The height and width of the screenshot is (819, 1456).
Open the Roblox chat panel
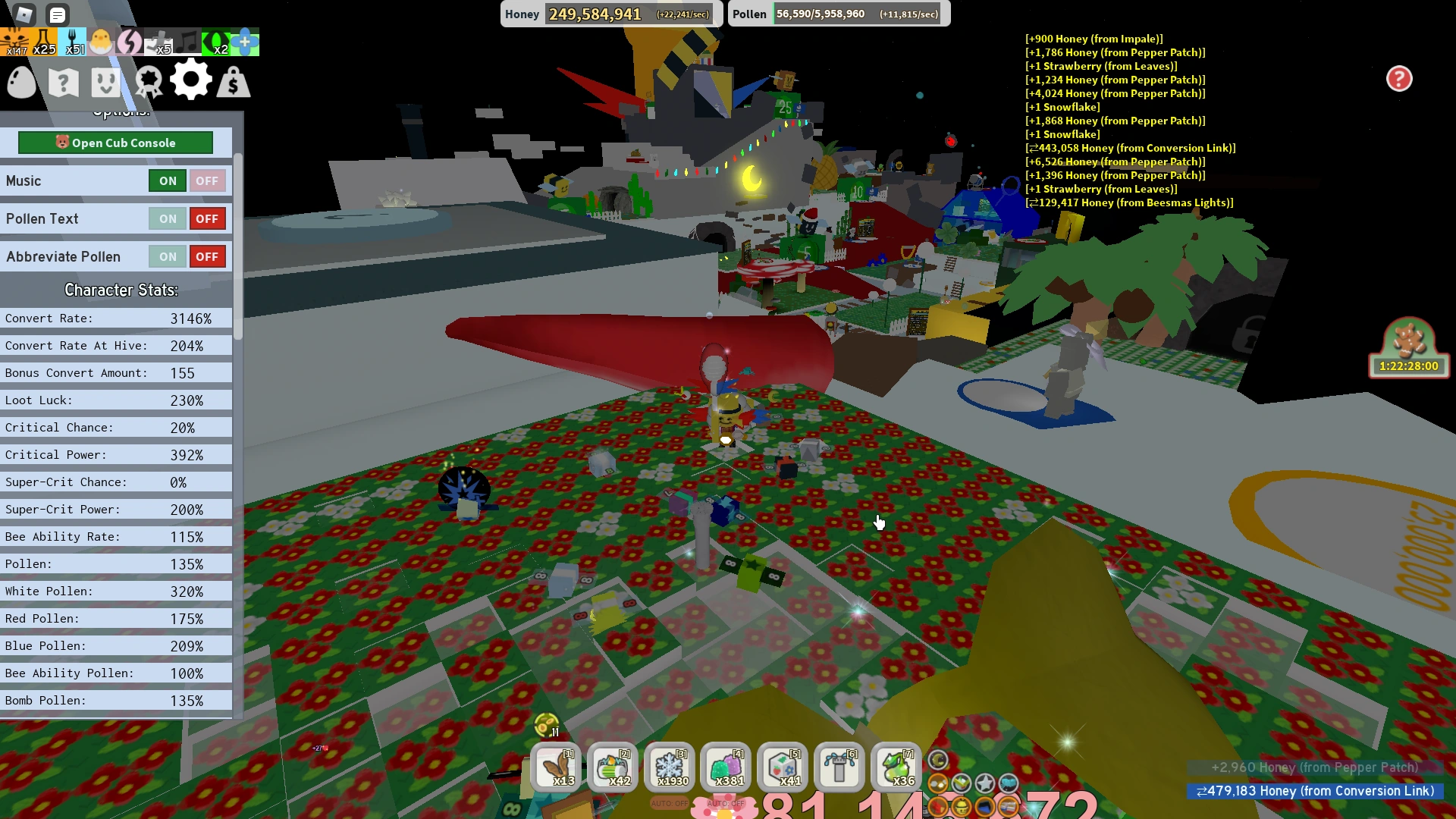coord(56,14)
